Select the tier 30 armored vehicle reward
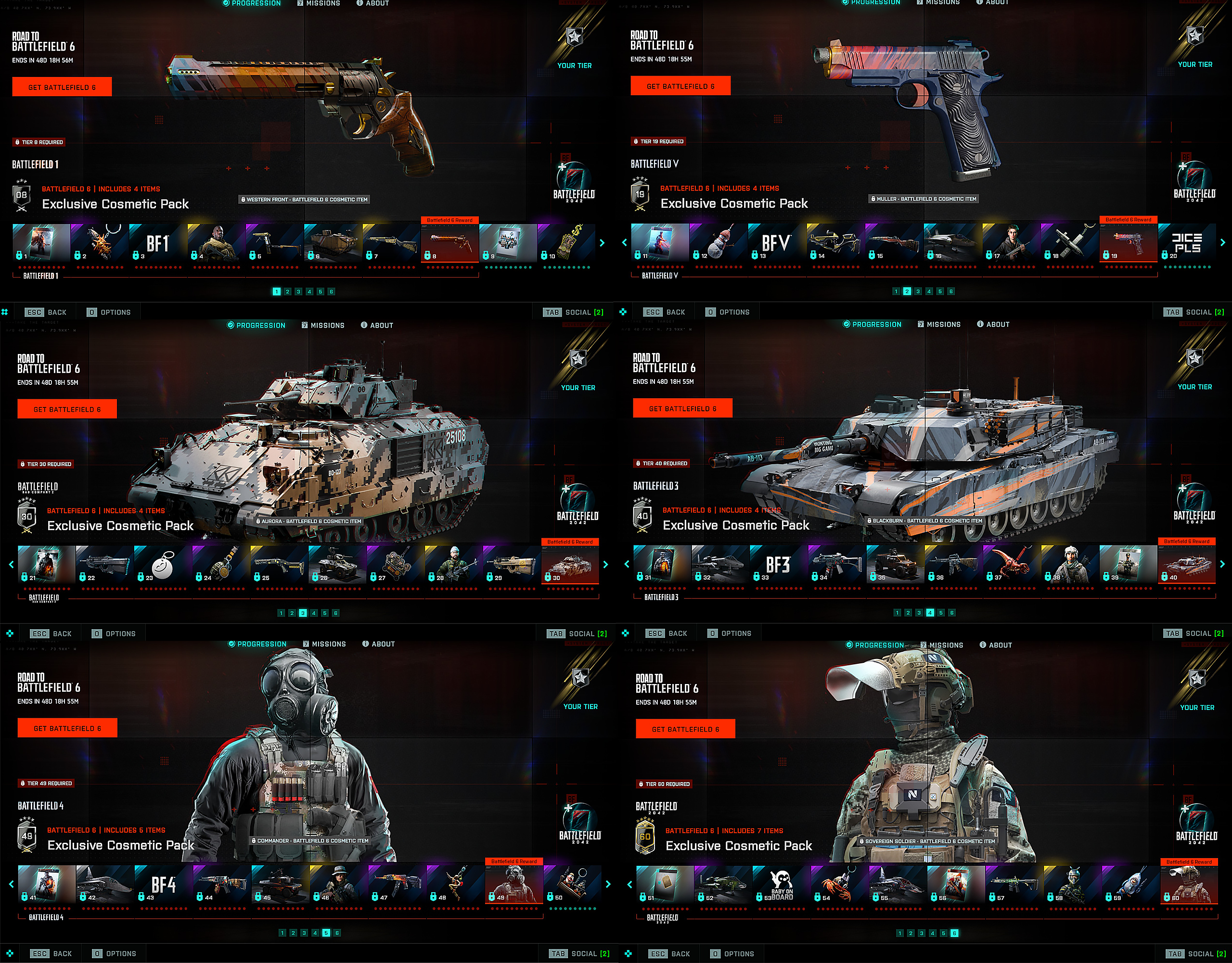The height and width of the screenshot is (963, 1232). [x=570, y=564]
